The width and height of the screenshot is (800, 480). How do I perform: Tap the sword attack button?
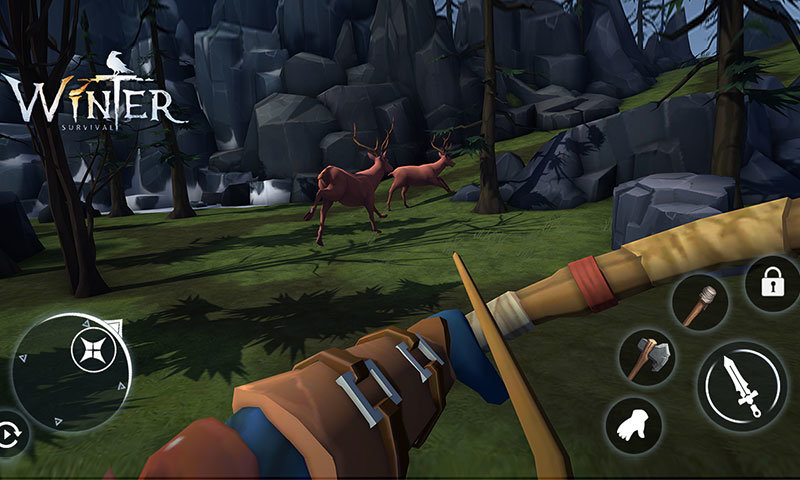742,386
